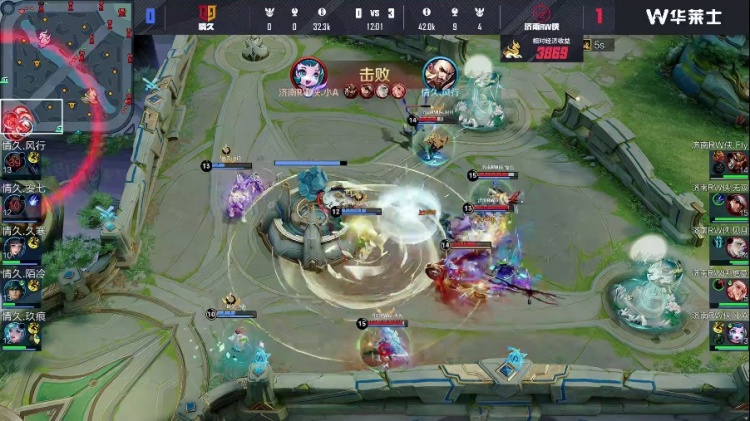Image resolution: width=750 pixels, height=421 pixels.
Task: Select 济南RW侠.Fly hero portrait
Action: click(736, 161)
